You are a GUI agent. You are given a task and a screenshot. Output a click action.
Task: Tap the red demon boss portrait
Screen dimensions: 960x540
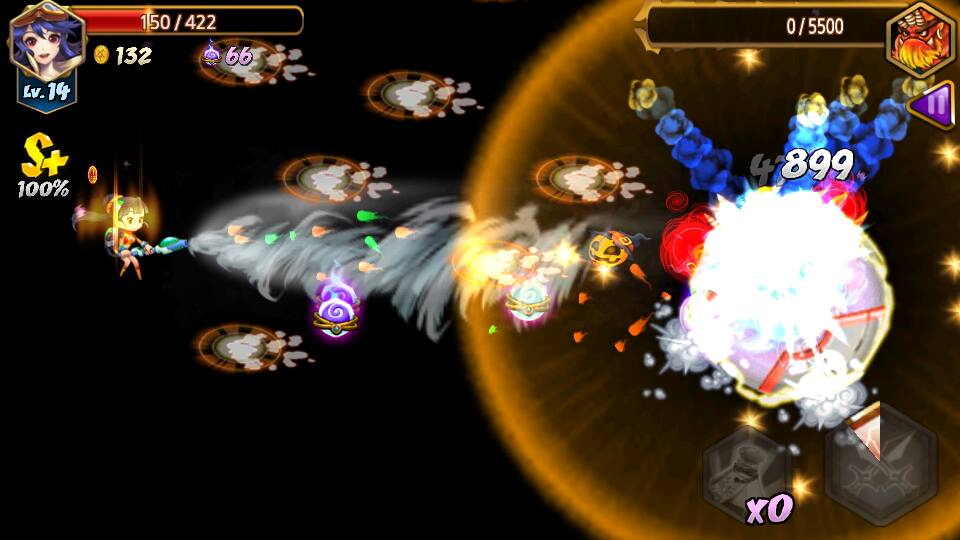click(920, 41)
